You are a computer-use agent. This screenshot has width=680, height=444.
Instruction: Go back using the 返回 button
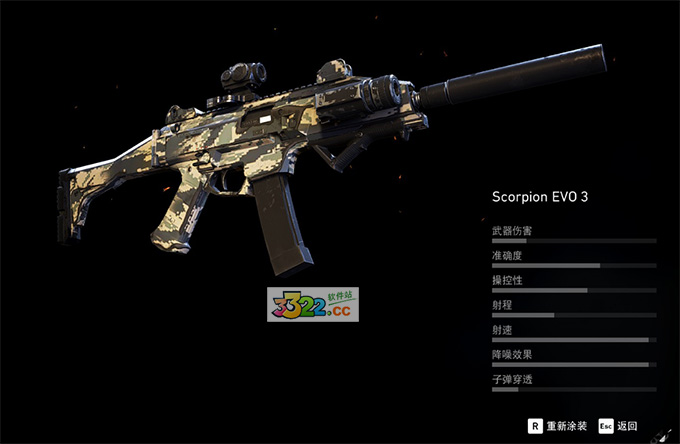pyautogui.click(x=618, y=425)
